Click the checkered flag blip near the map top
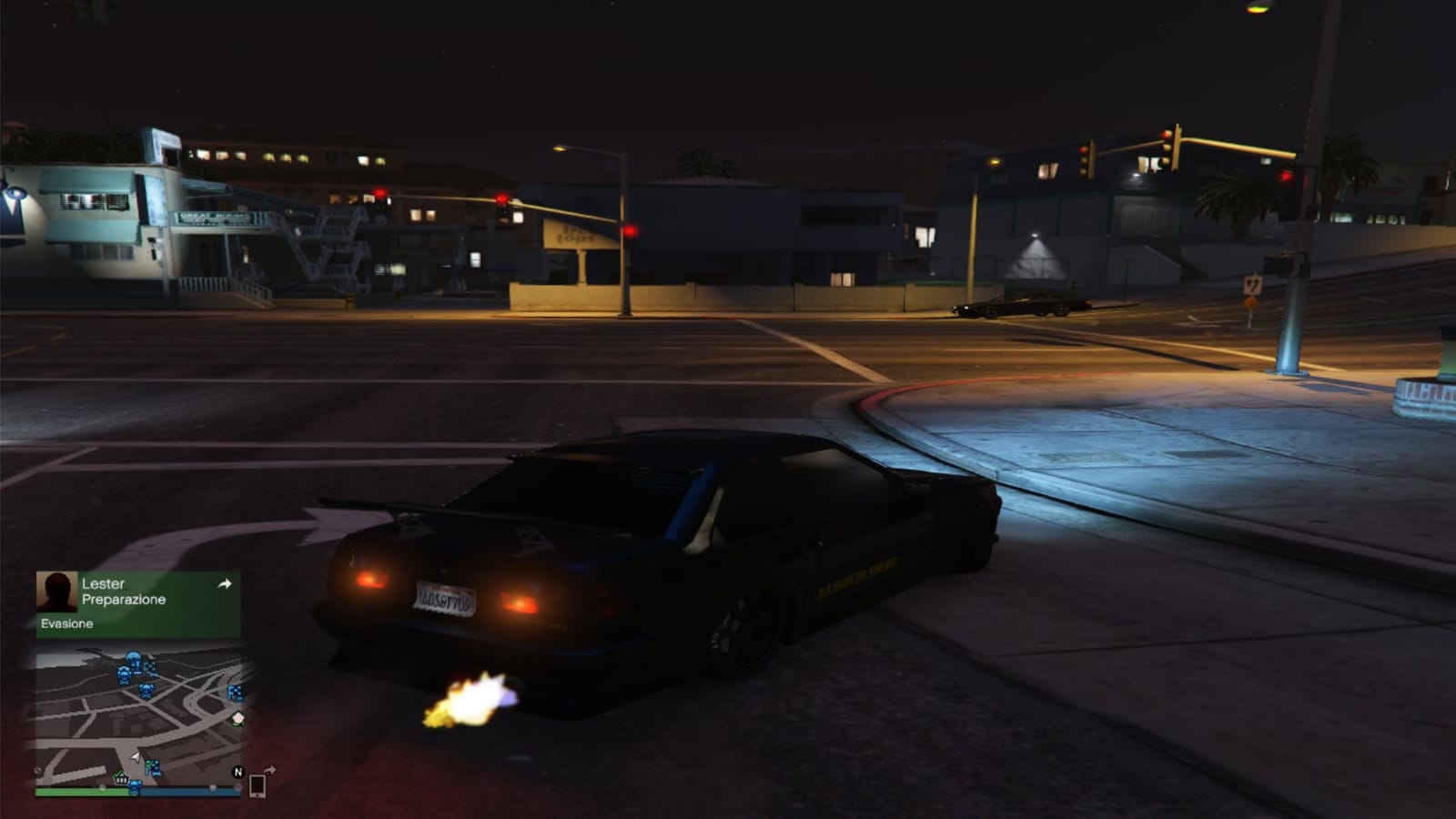The width and height of the screenshot is (1456, 819). (x=149, y=667)
